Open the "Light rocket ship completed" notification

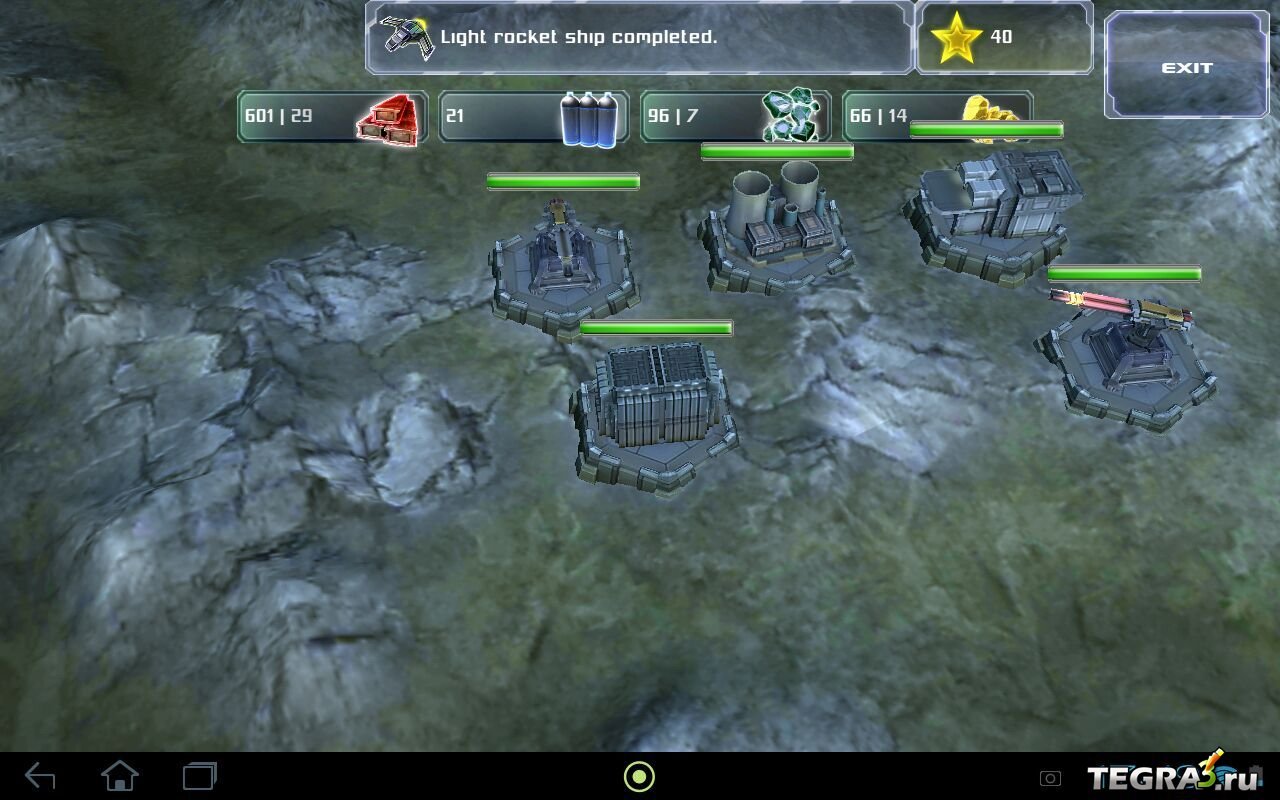click(639, 38)
